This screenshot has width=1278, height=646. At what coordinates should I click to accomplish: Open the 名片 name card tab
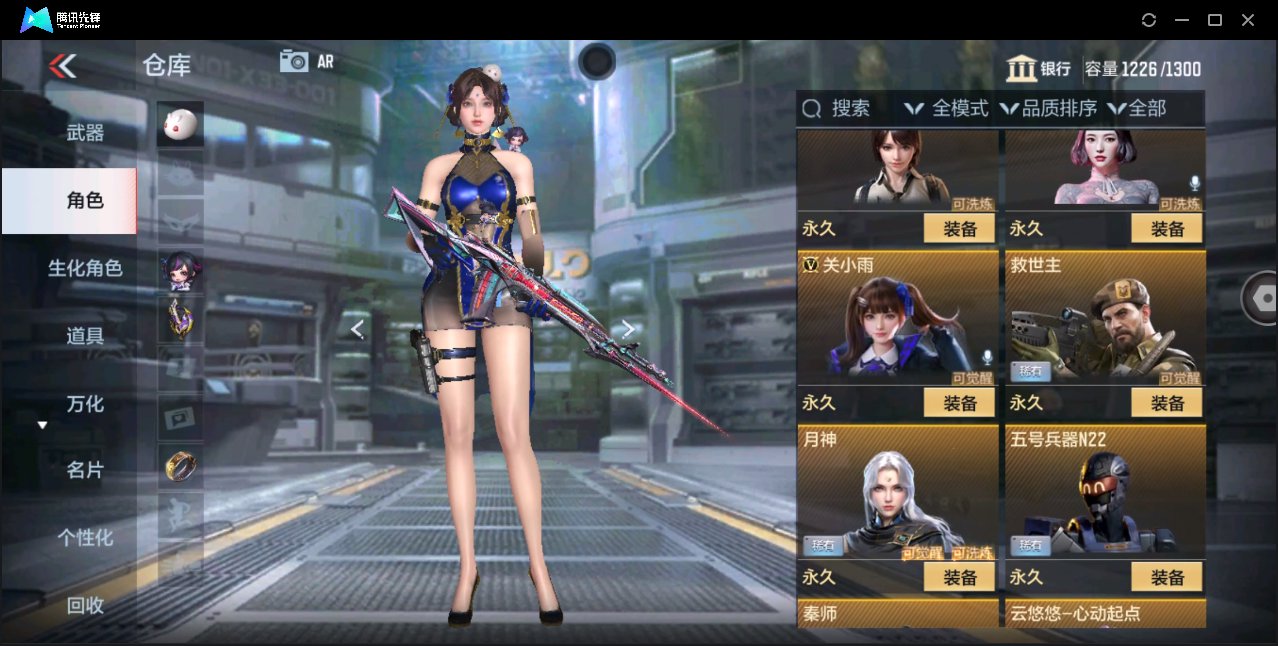click(x=85, y=470)
